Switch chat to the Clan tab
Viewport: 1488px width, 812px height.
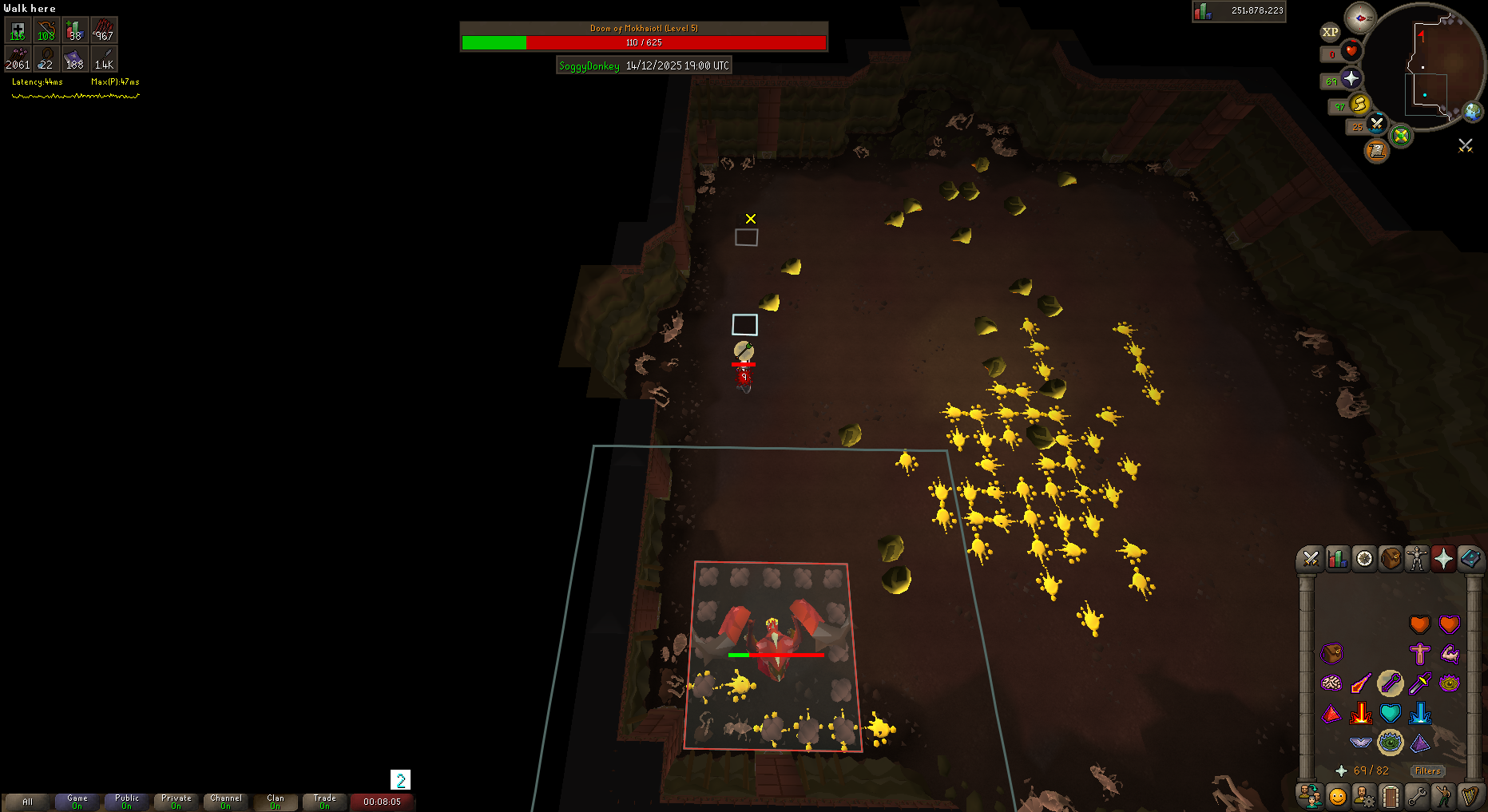(276, 802)
